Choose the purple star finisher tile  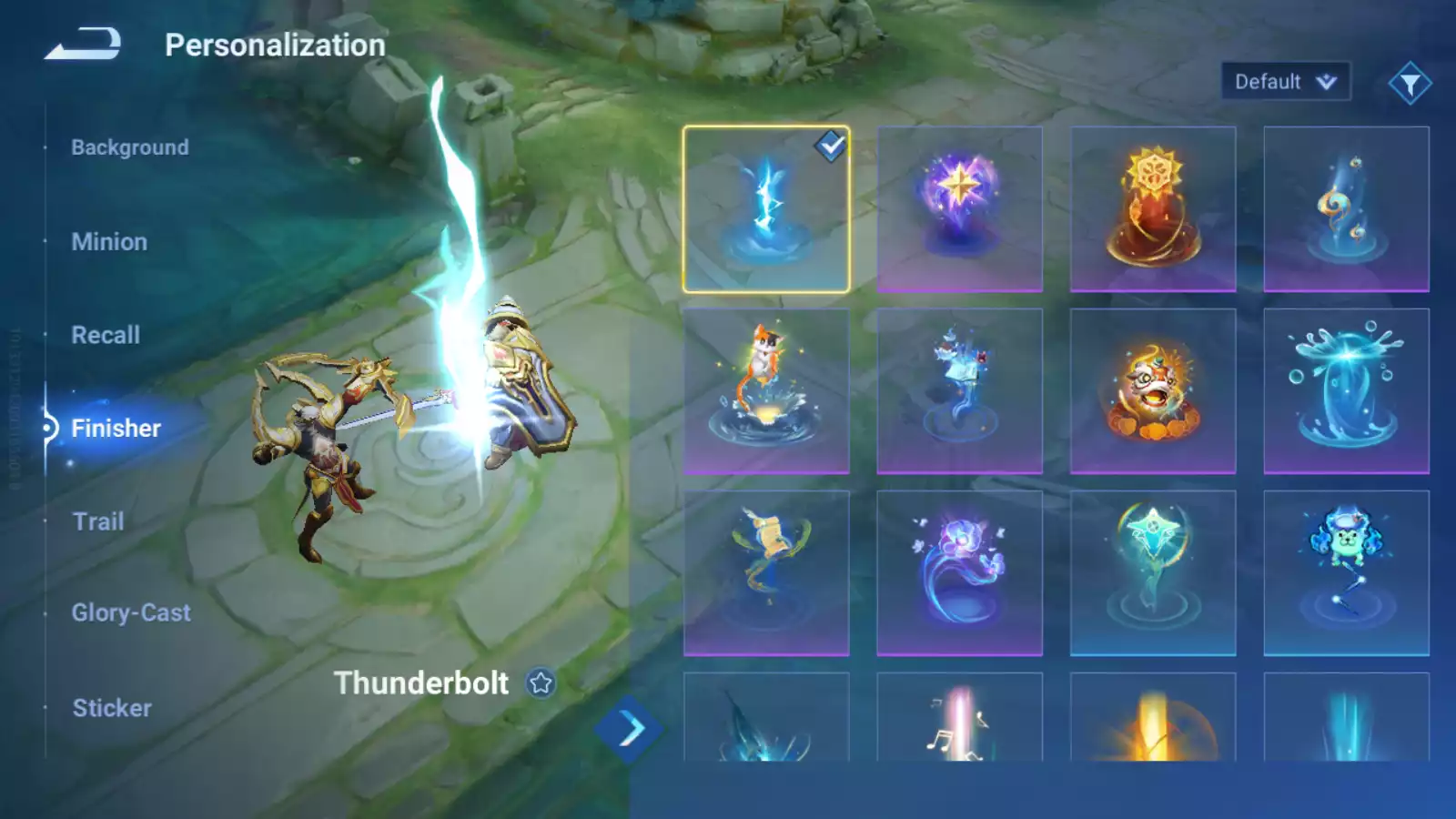coord(959,209)
